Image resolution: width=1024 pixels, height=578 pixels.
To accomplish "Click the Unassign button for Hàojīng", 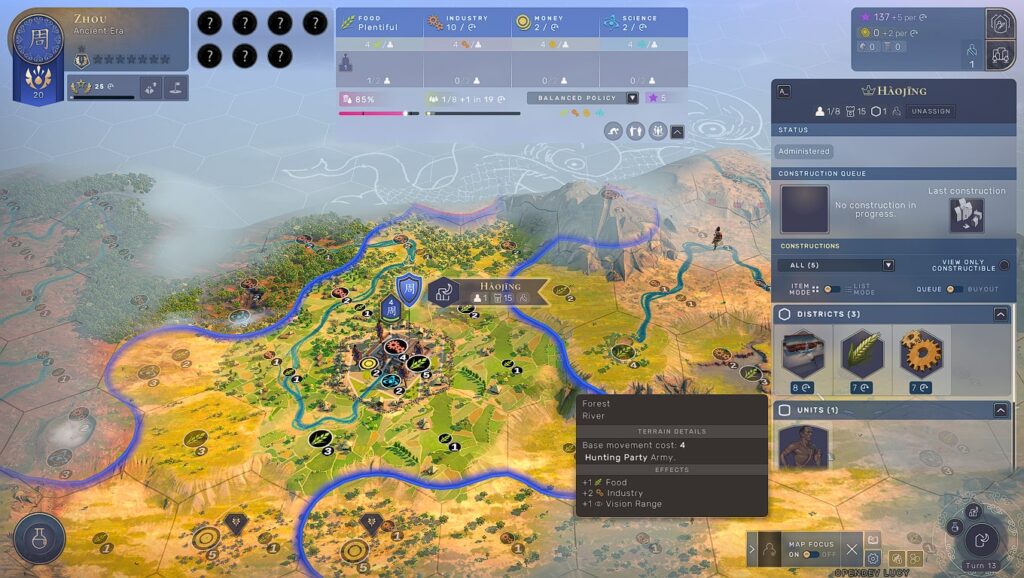I will pos(929,112).
